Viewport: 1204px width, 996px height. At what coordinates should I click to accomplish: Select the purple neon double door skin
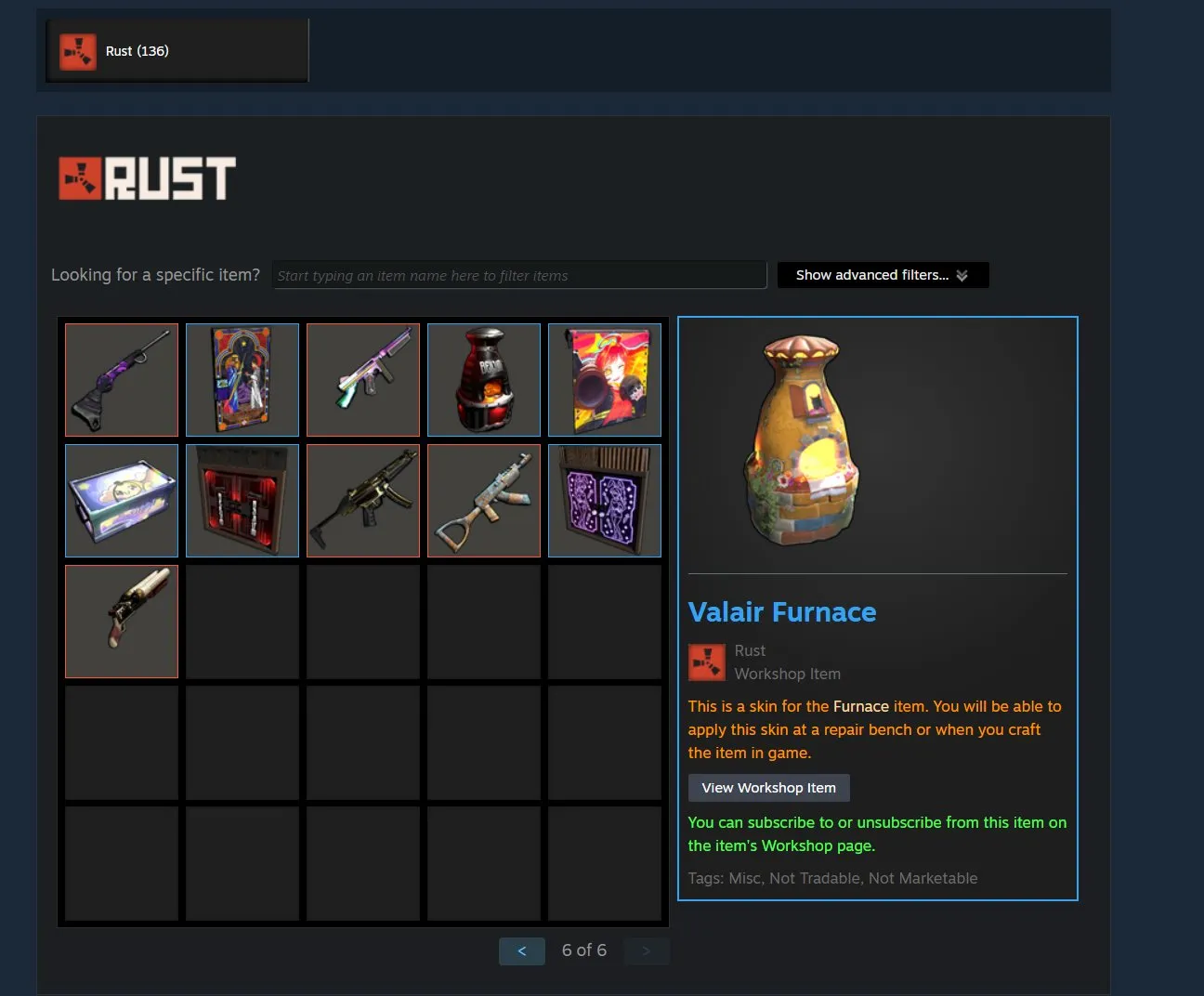604,500
